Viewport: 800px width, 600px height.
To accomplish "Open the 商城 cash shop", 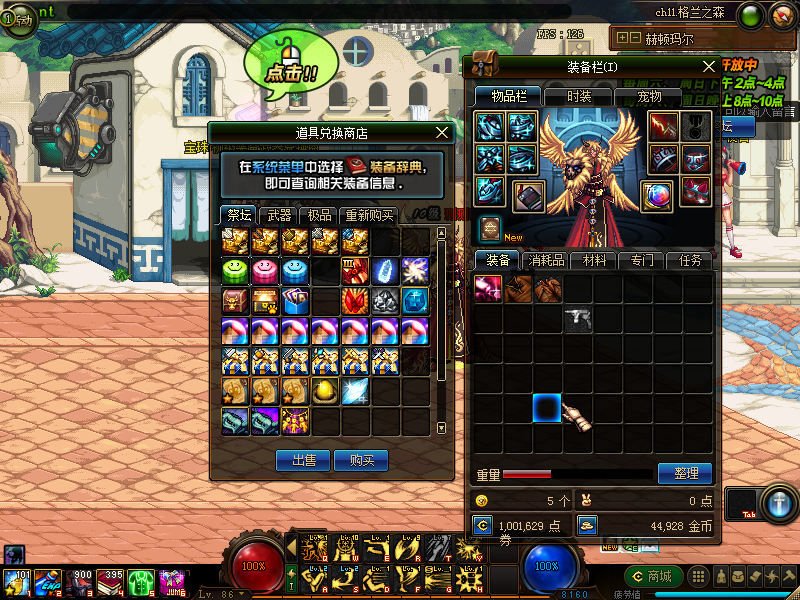I will [653, 576].
